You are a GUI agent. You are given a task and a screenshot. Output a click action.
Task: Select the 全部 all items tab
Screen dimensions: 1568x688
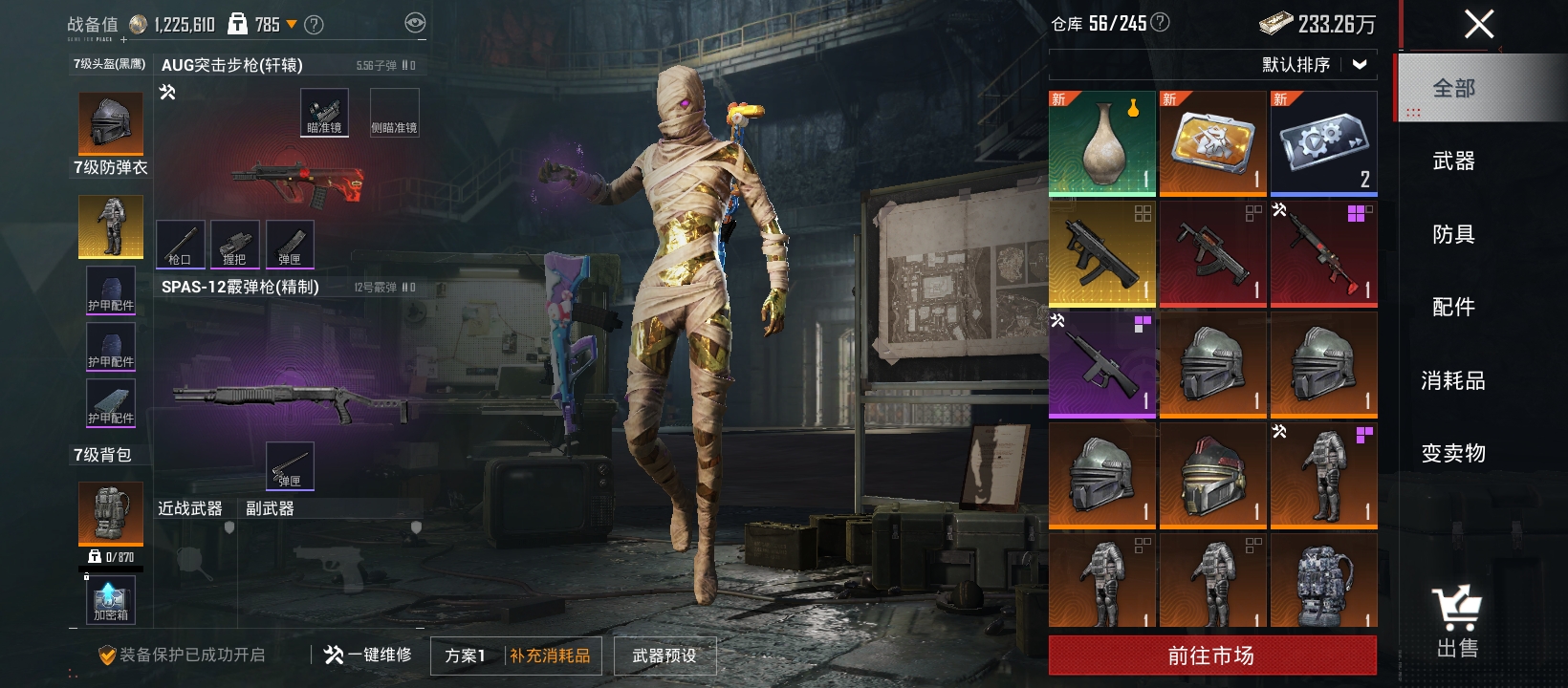point(1453,88)
